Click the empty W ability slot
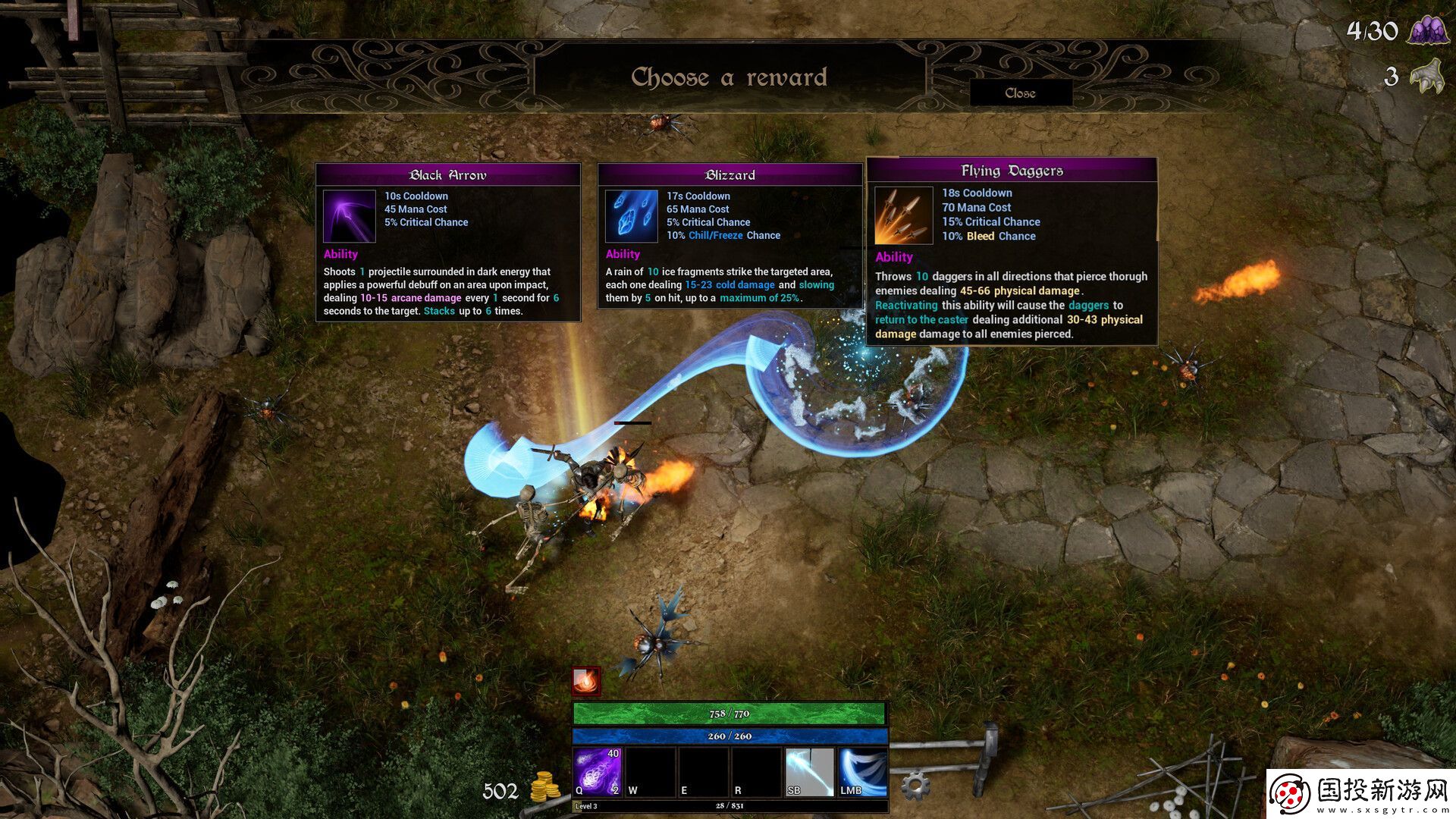The height and width of the screenshot is (819, 1456). (x=650, y=771)
